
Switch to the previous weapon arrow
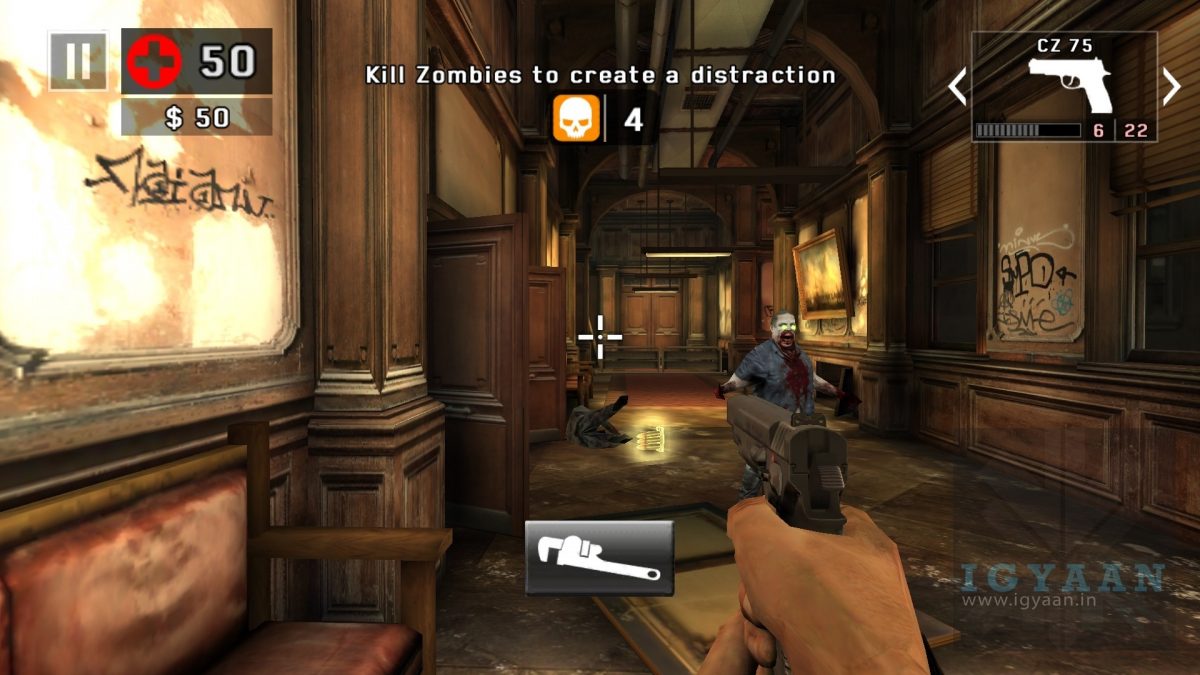(957, 87)
